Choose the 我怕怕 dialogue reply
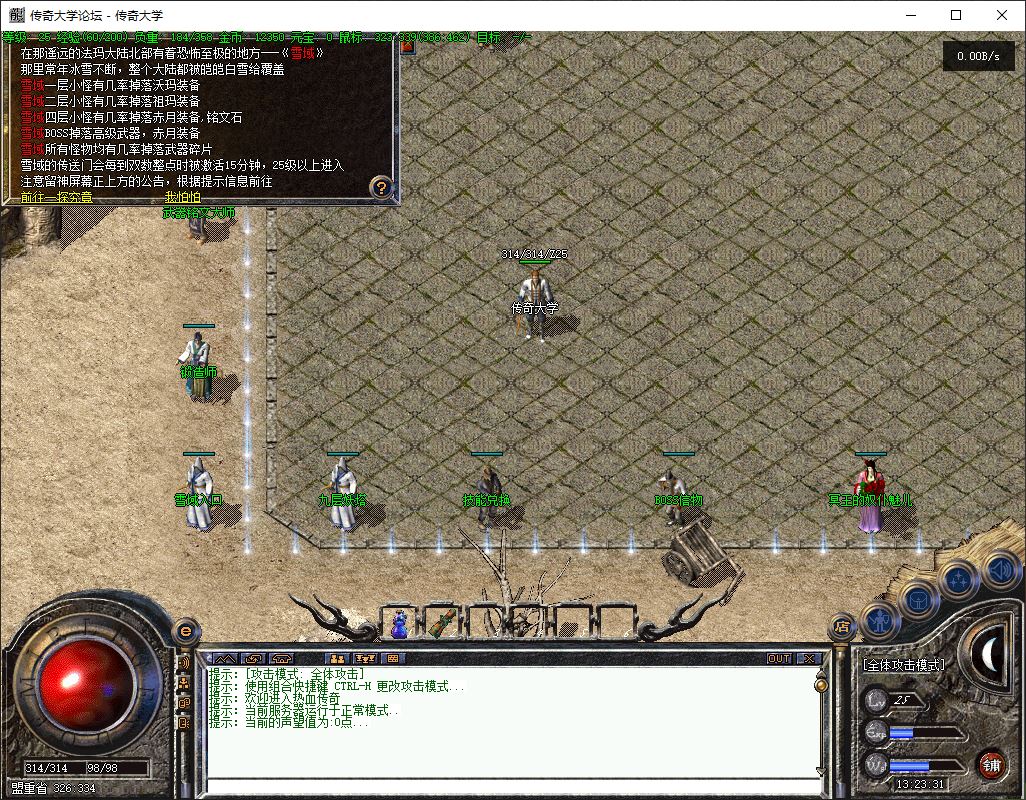The height and width of the screenshot is (800, 1026). pyautogui.click(x=182, y=197)
